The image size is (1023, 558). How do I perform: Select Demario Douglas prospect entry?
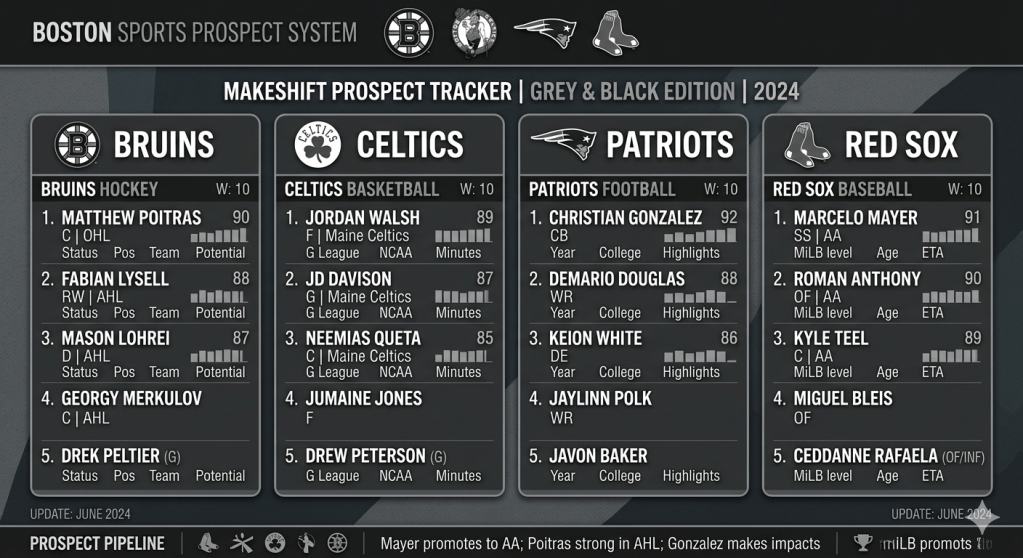(x=632, y=294)
